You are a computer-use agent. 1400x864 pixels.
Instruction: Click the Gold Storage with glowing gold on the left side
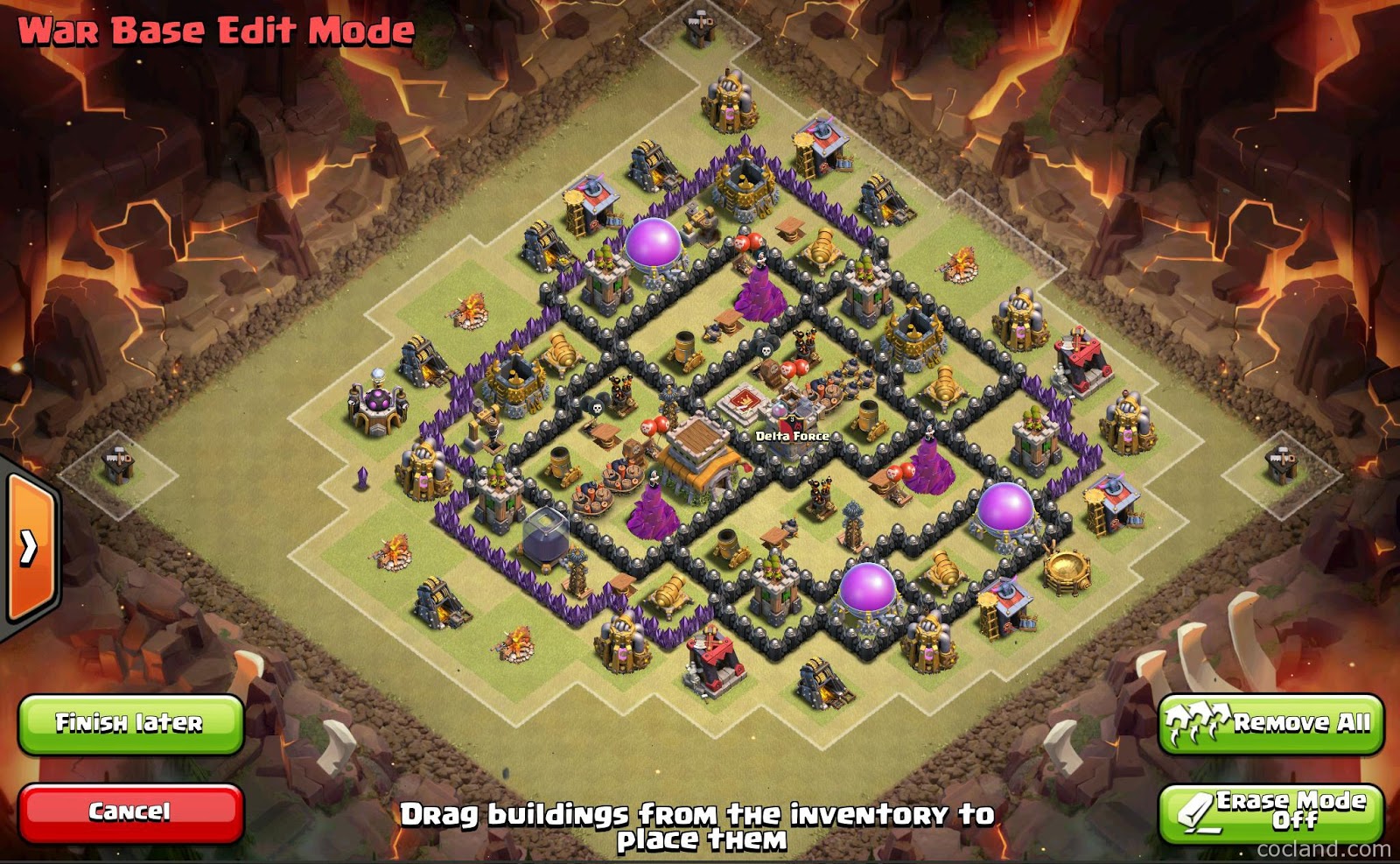click(x=424, y=359)
